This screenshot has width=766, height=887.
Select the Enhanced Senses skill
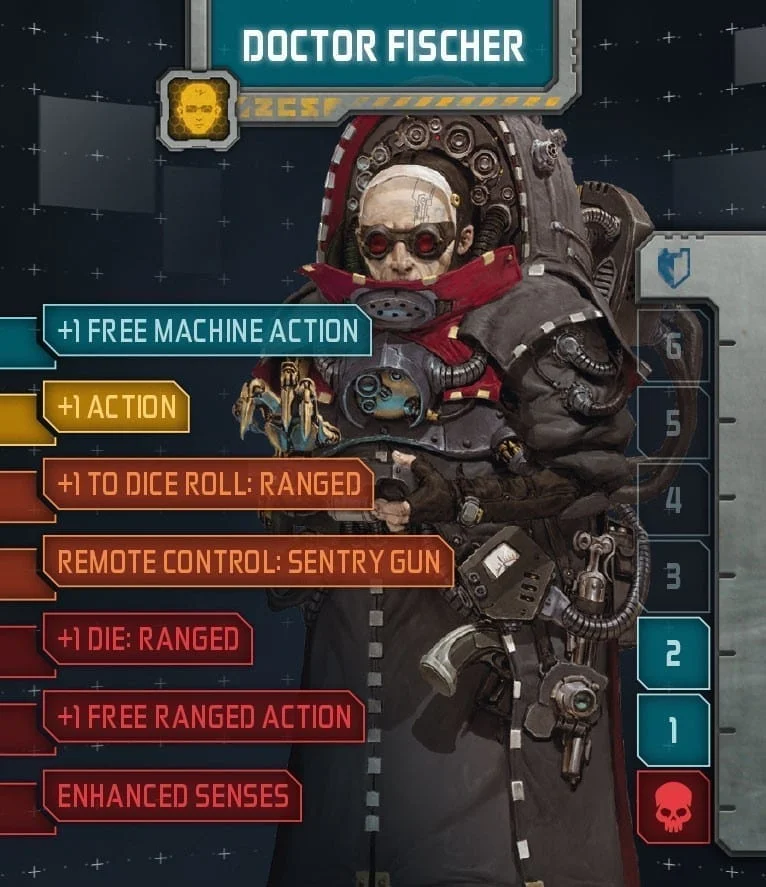click(x=172, y=796)
